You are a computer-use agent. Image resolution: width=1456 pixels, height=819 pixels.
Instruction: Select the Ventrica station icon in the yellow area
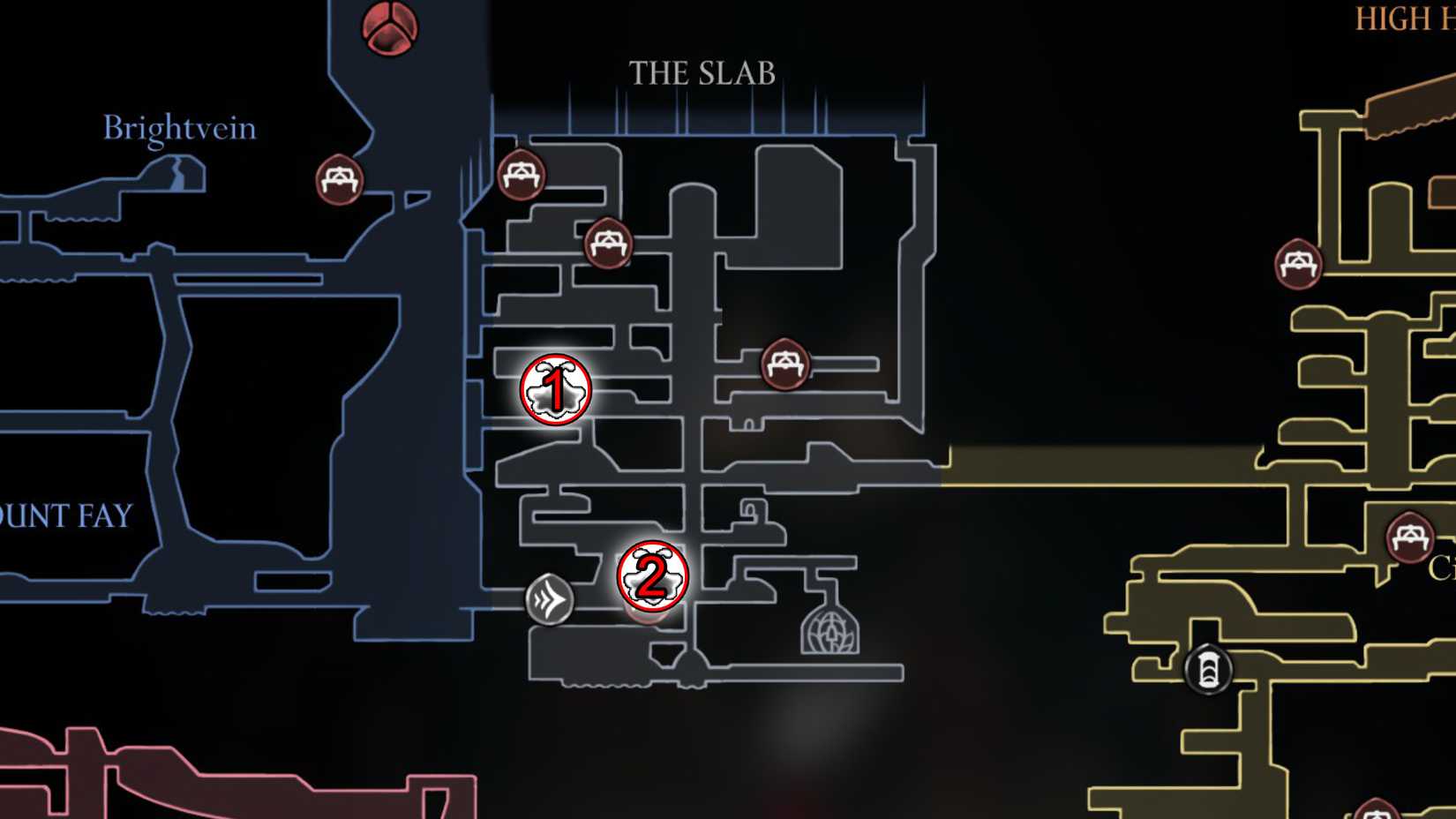click(x=1206, y=671)
